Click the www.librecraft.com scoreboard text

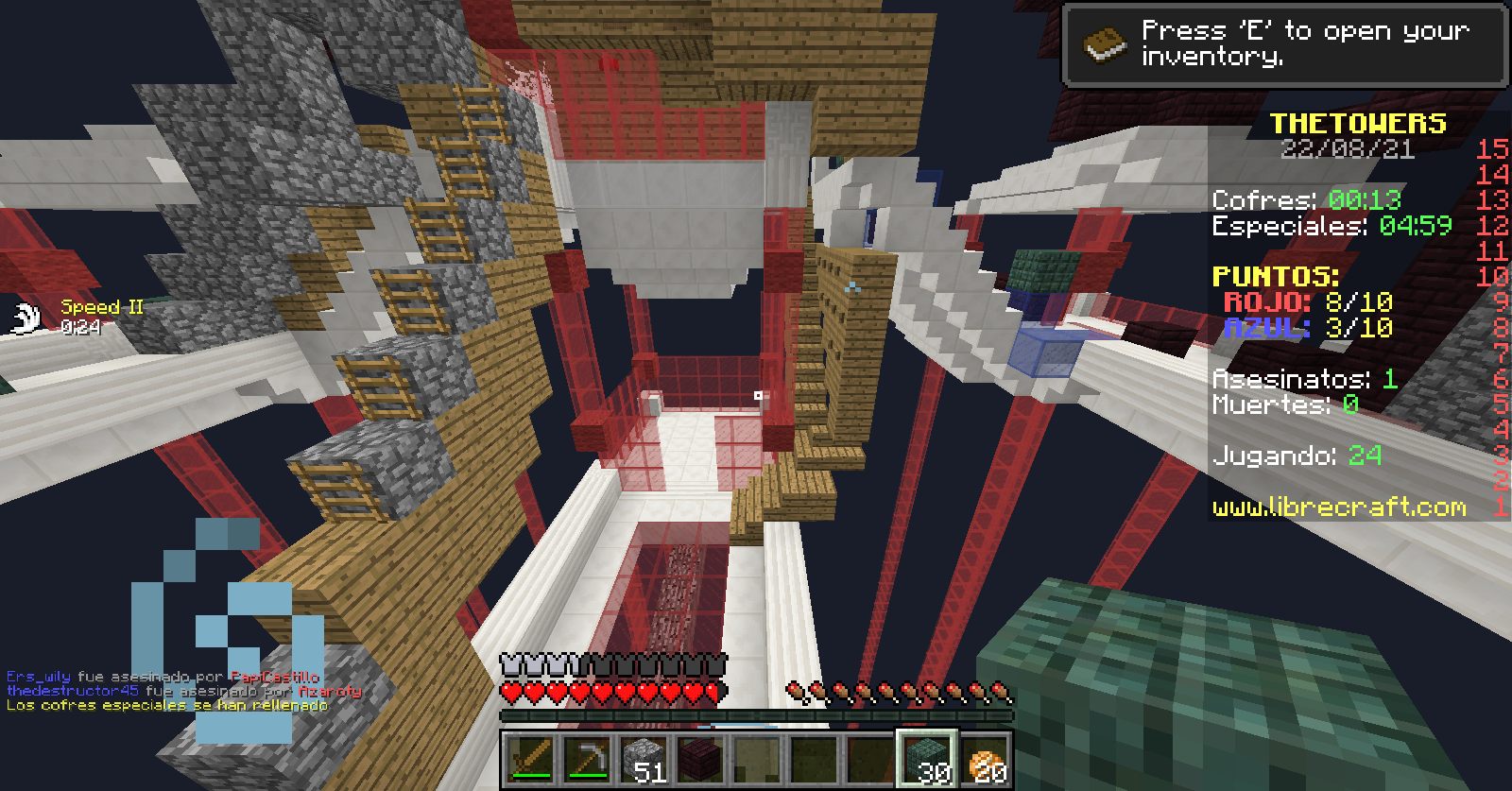[x=1339, y=507]
